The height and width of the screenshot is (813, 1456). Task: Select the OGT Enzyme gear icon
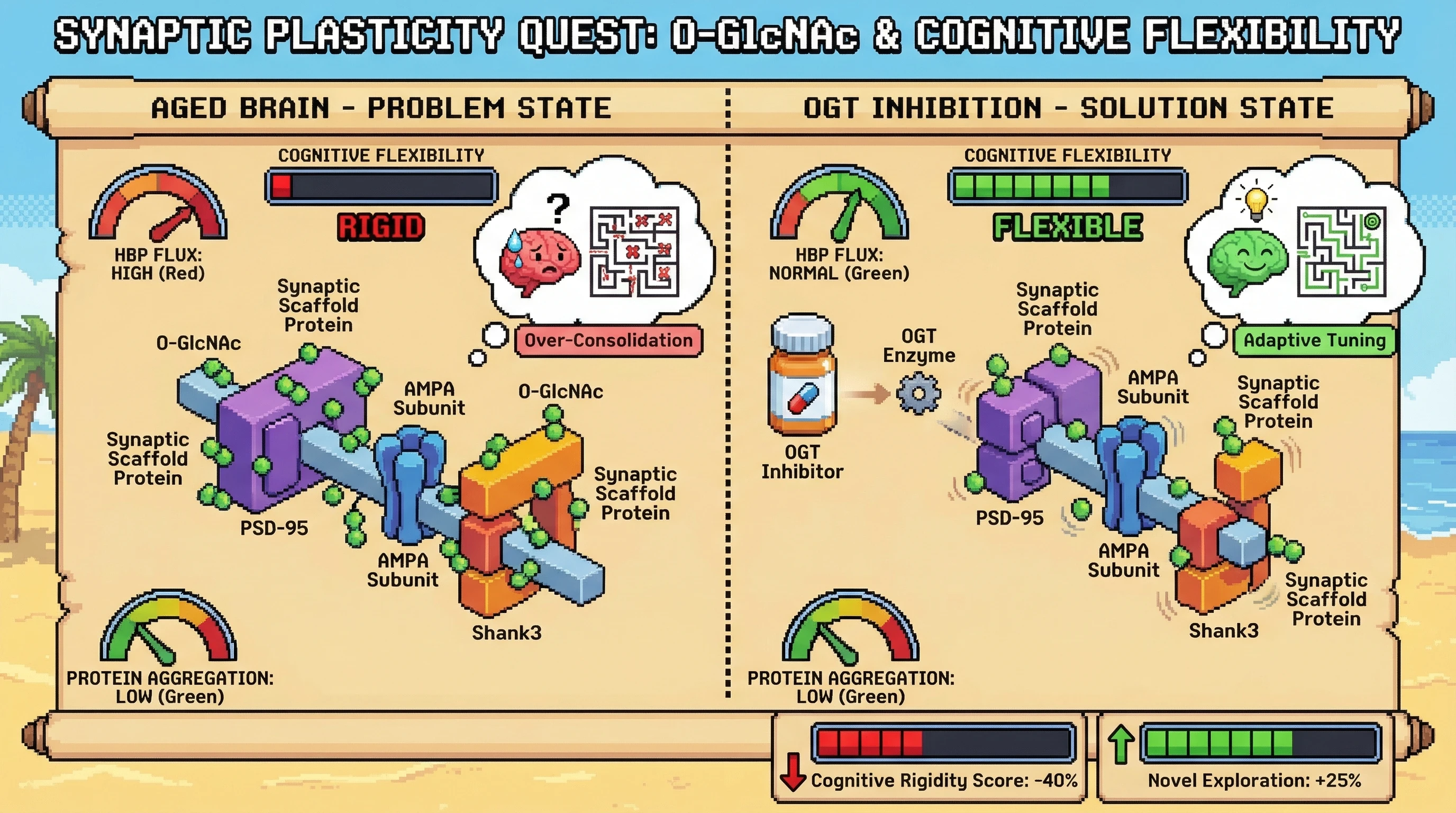918,393
